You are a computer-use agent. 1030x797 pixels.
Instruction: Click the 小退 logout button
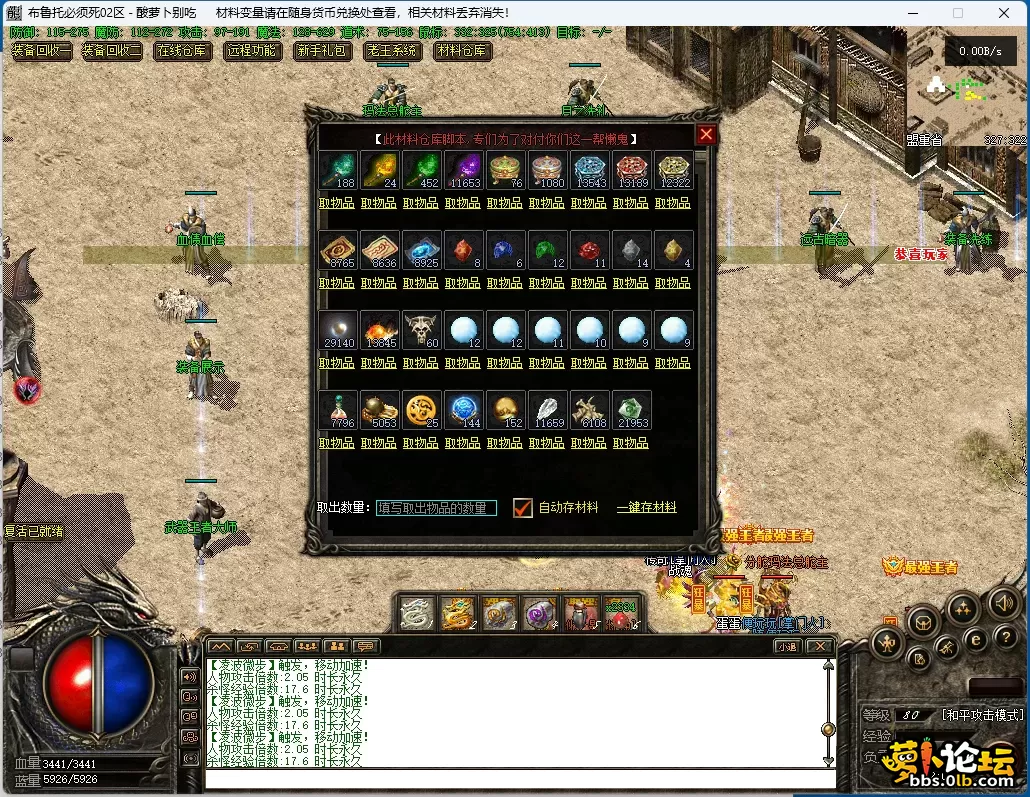click(x=787, y=646)
